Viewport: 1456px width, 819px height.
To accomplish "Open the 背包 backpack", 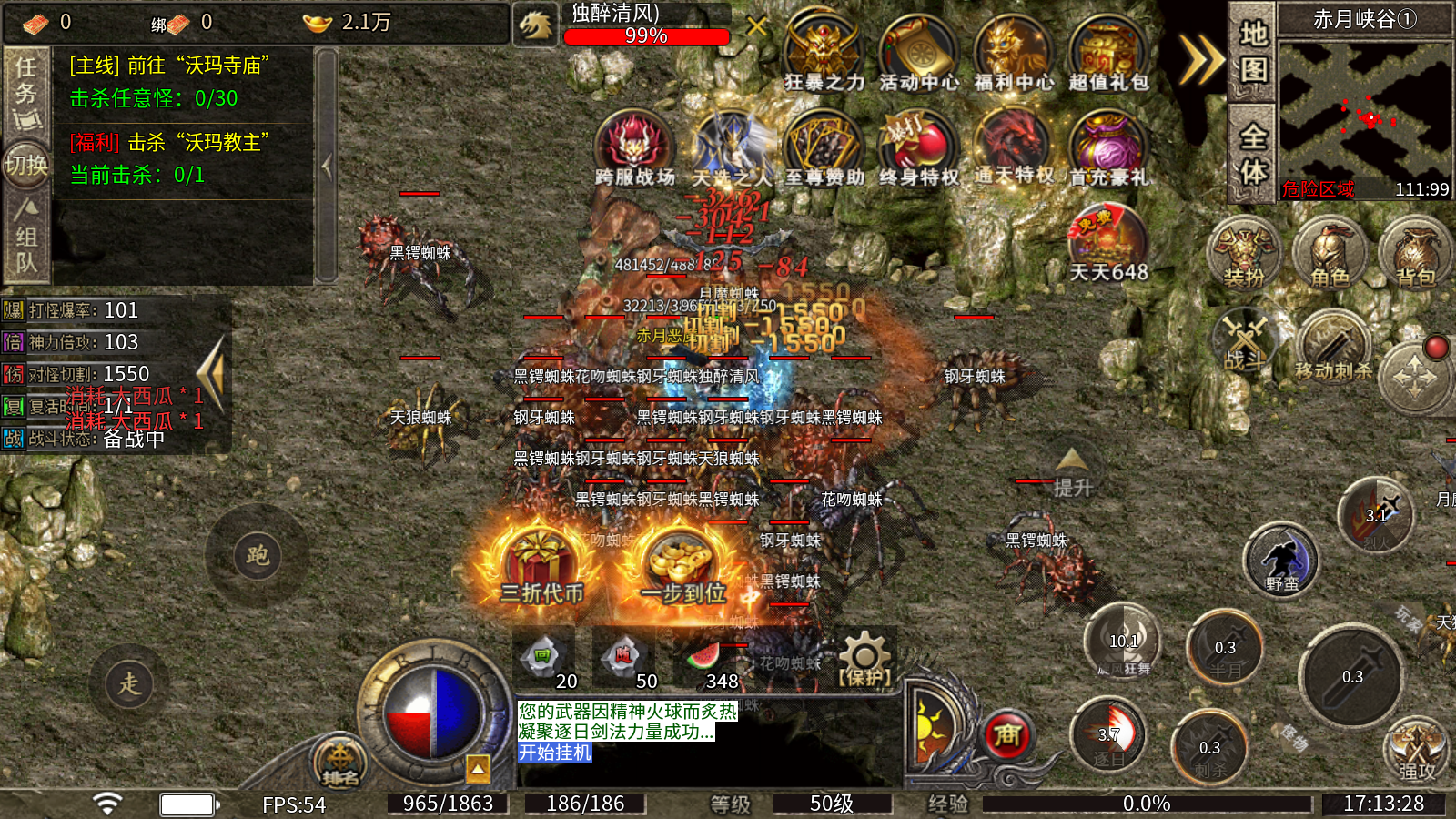I will point(1414,252).
